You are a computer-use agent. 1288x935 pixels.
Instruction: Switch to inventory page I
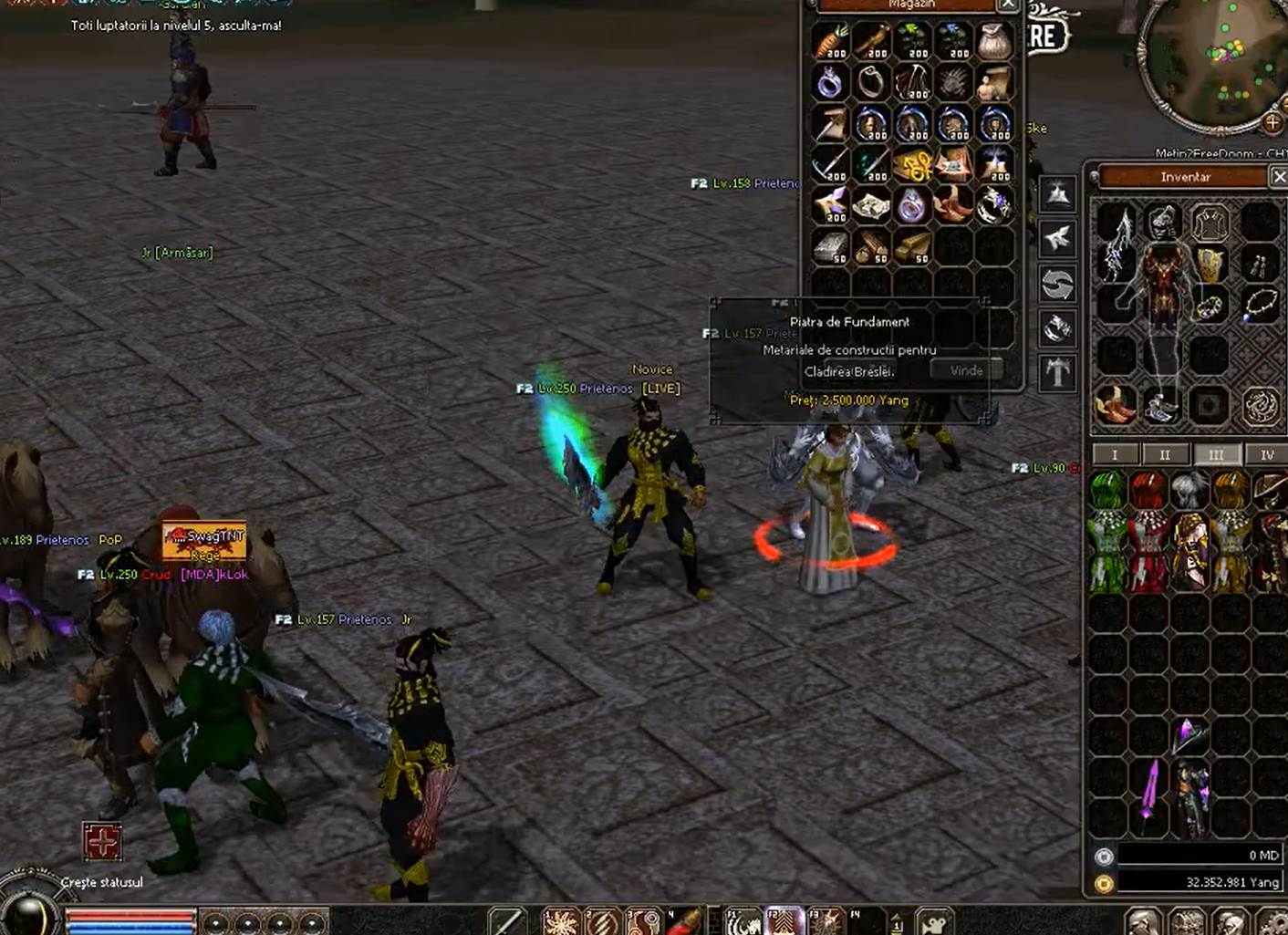[x=1115, y=454]
